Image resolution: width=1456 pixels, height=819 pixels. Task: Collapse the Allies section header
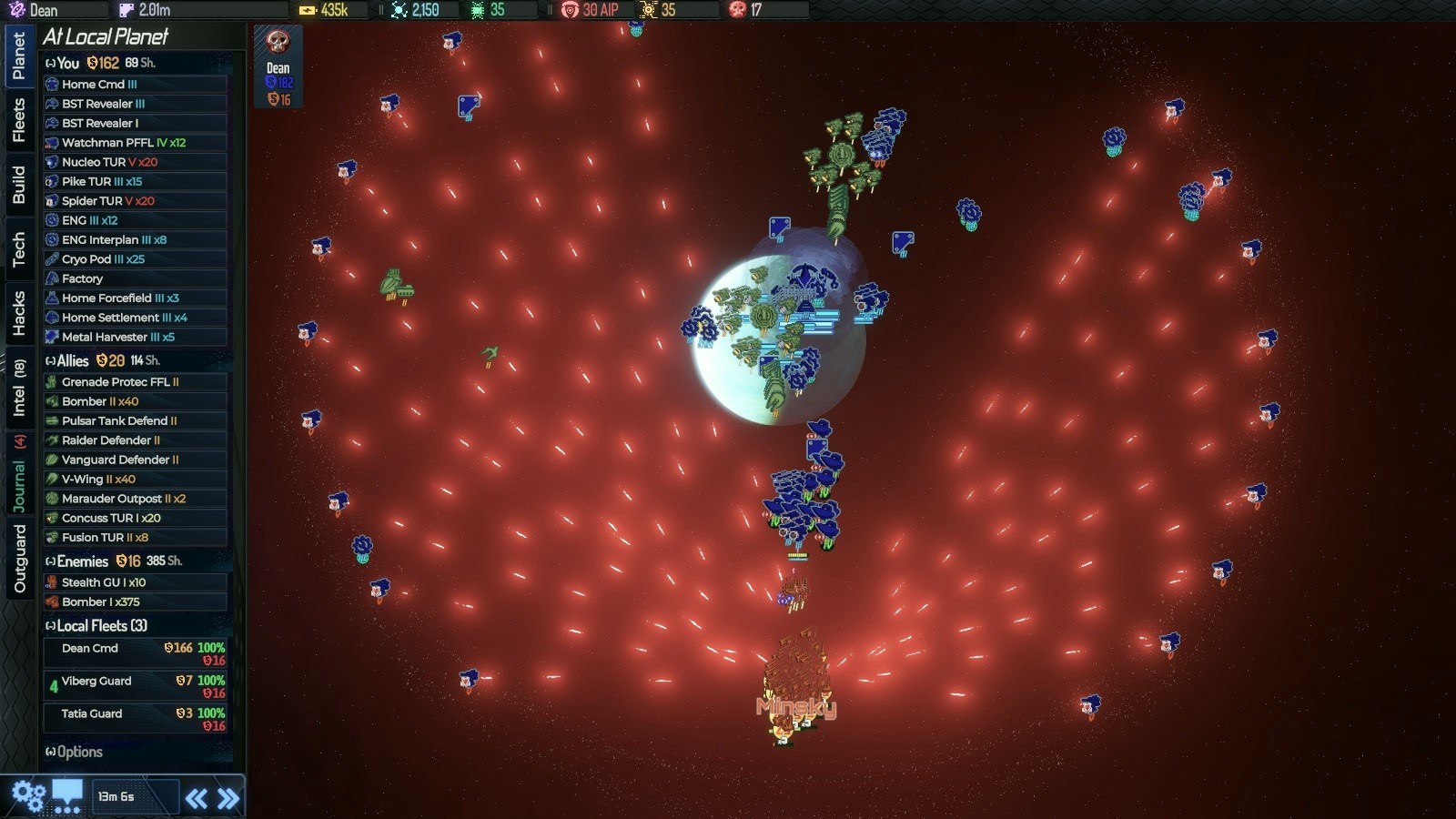(73, 360)
